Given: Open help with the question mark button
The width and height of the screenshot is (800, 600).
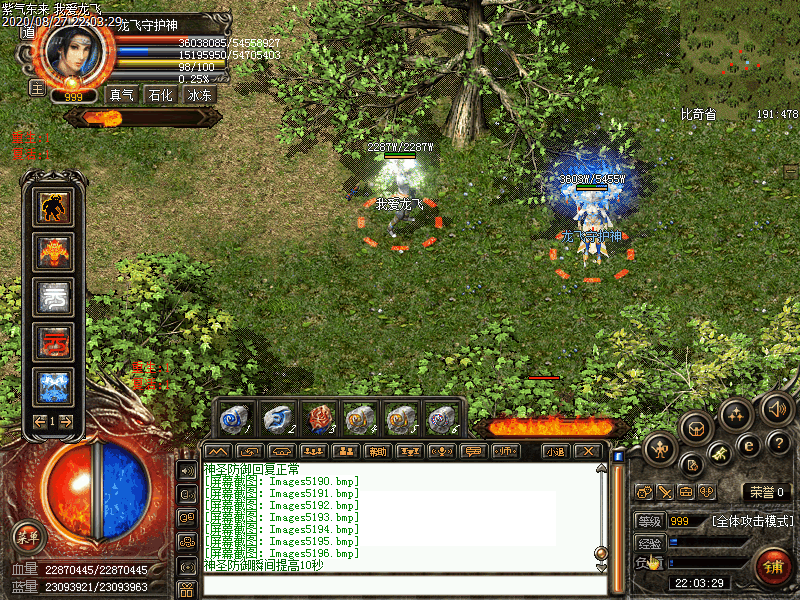Looking at the screenshot, I should [779, 442].
